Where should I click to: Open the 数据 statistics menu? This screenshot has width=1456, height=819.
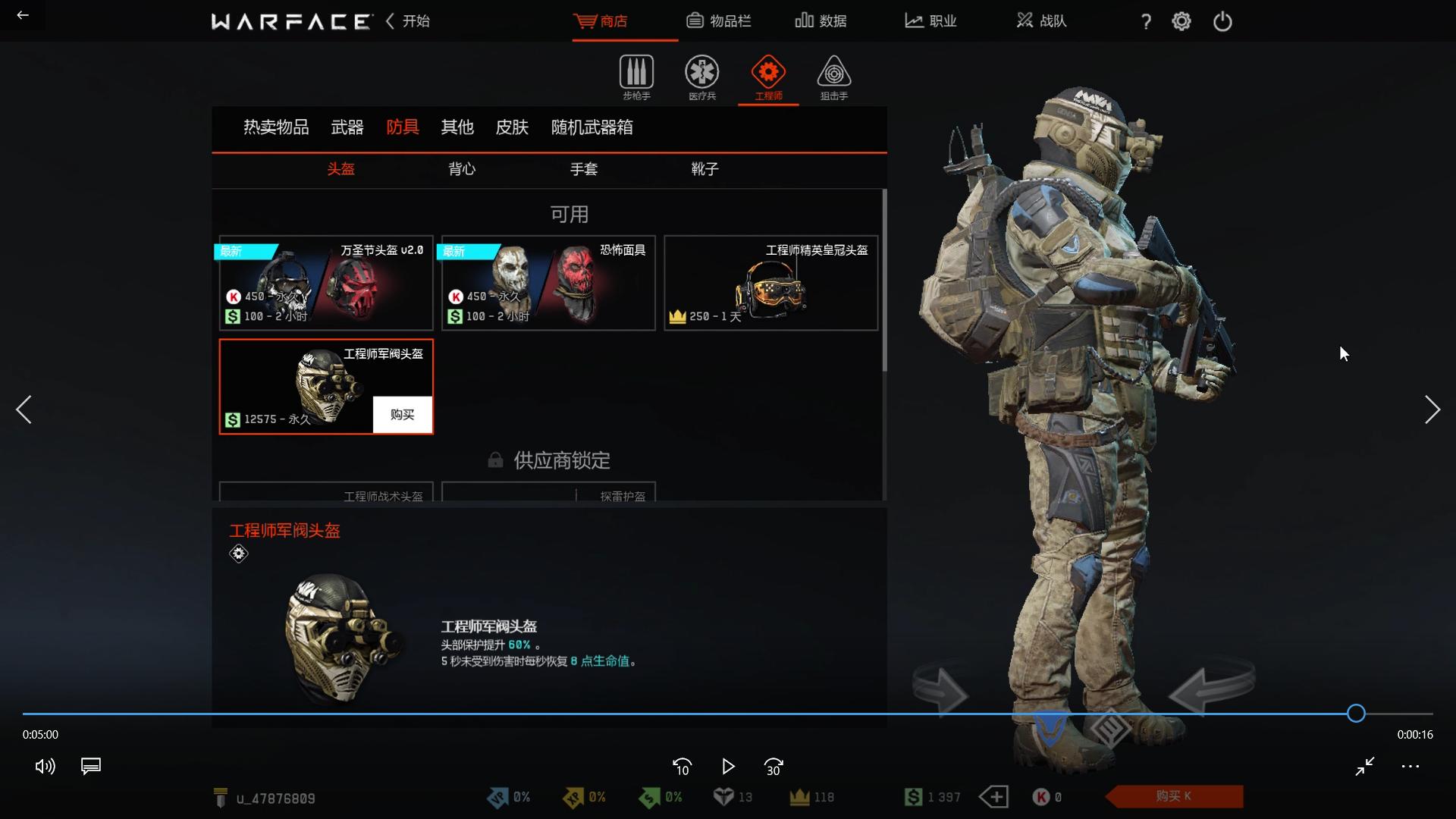[821, 21]
